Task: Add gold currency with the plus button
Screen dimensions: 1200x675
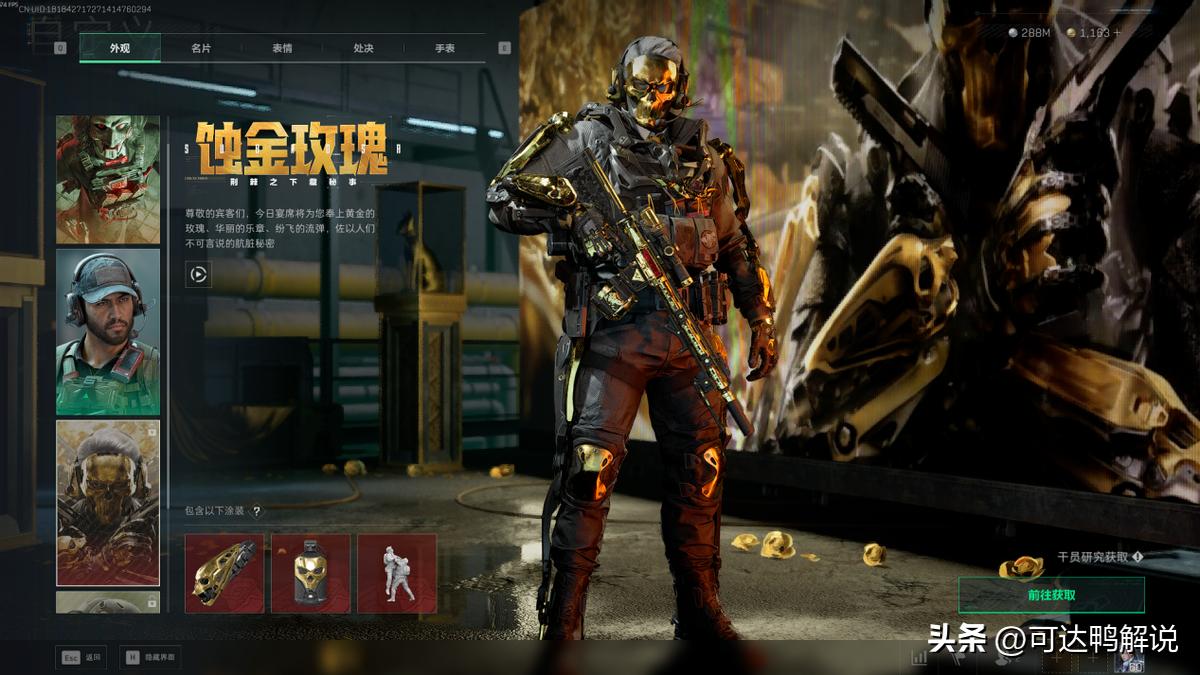Action: click(x=1117, y=33)
